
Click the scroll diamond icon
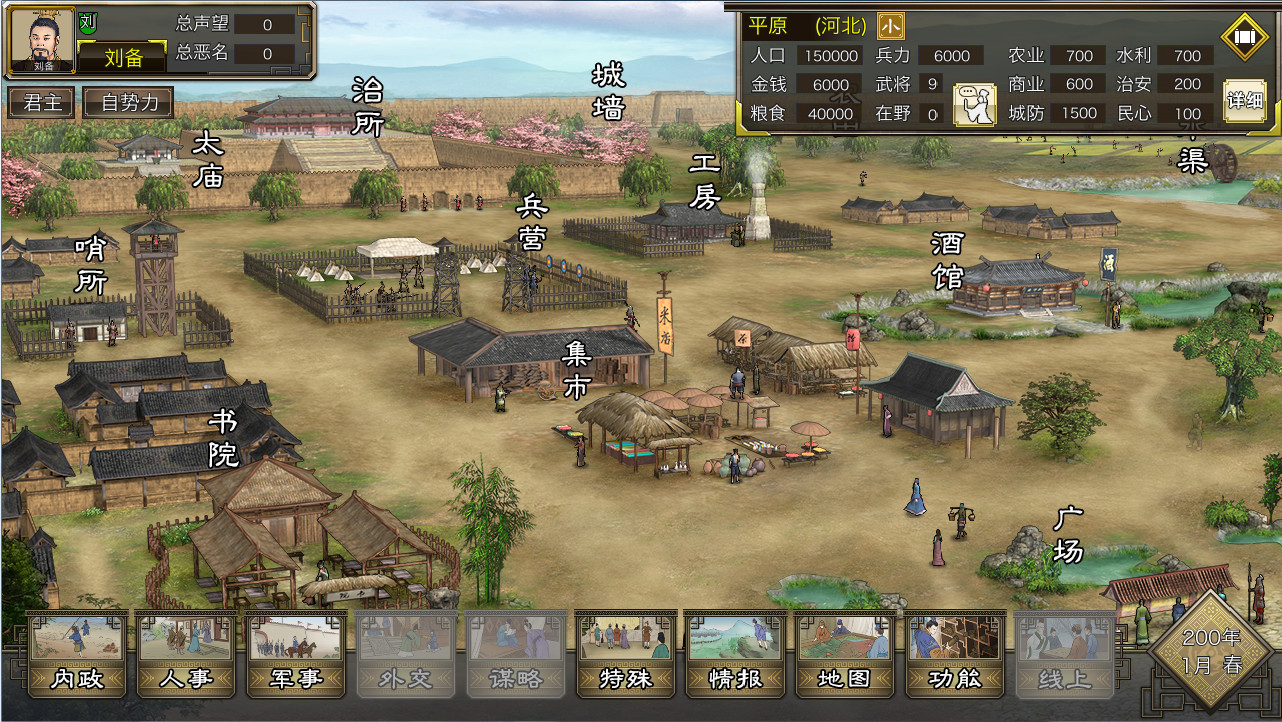(x=1245, y=38)
